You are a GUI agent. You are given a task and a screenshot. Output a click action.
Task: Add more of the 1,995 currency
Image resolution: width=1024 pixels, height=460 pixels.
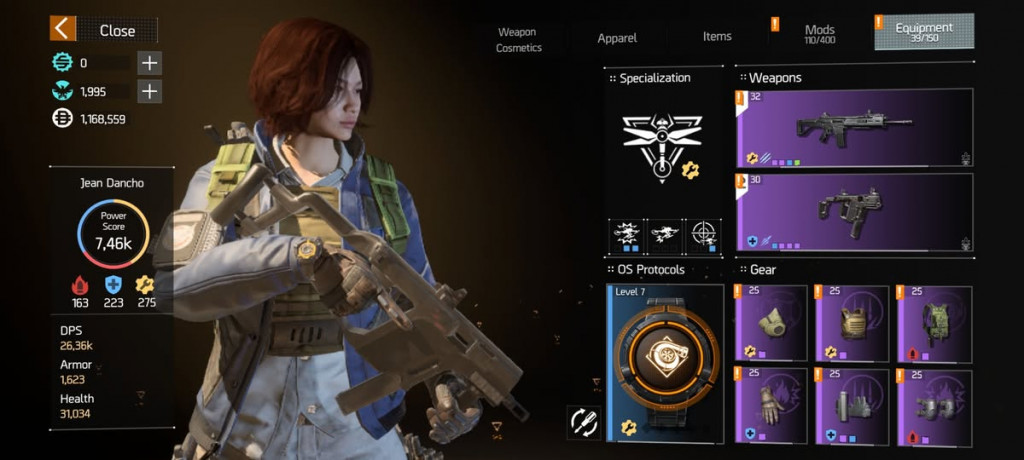click(149, 92)
